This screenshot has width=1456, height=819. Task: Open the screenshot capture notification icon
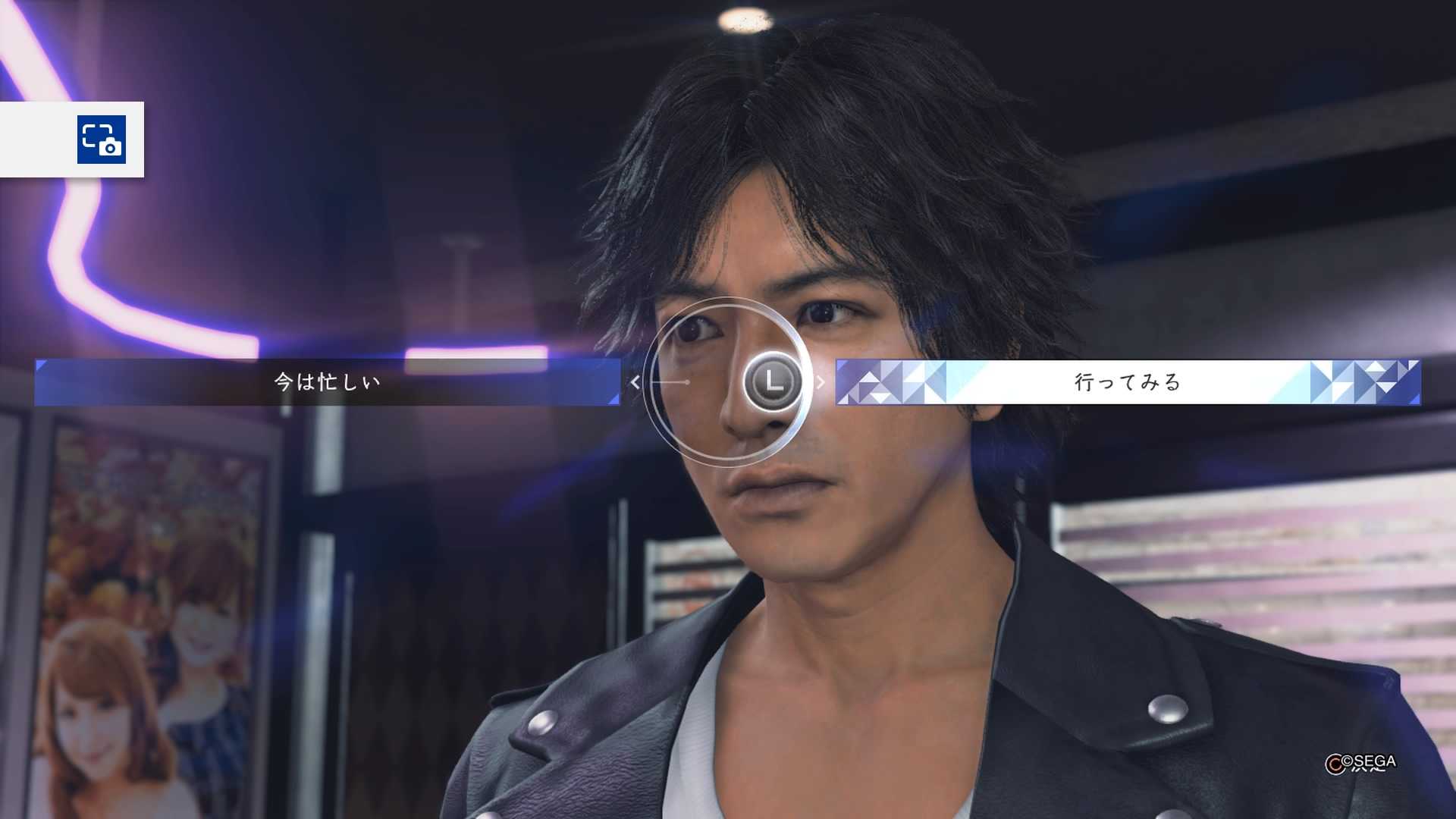point(102,140)
